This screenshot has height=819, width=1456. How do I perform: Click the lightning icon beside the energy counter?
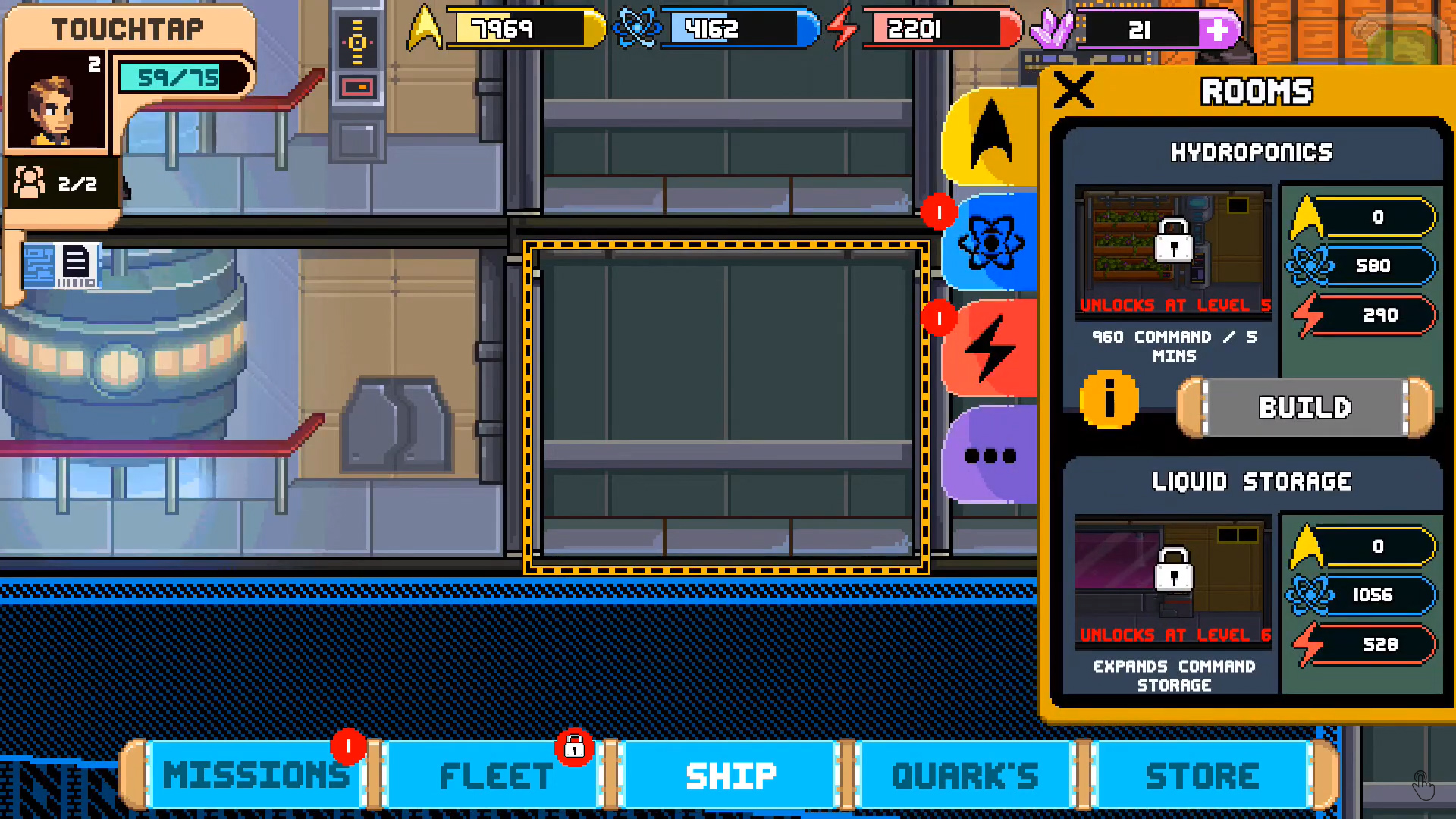click(x=842, y=30)
